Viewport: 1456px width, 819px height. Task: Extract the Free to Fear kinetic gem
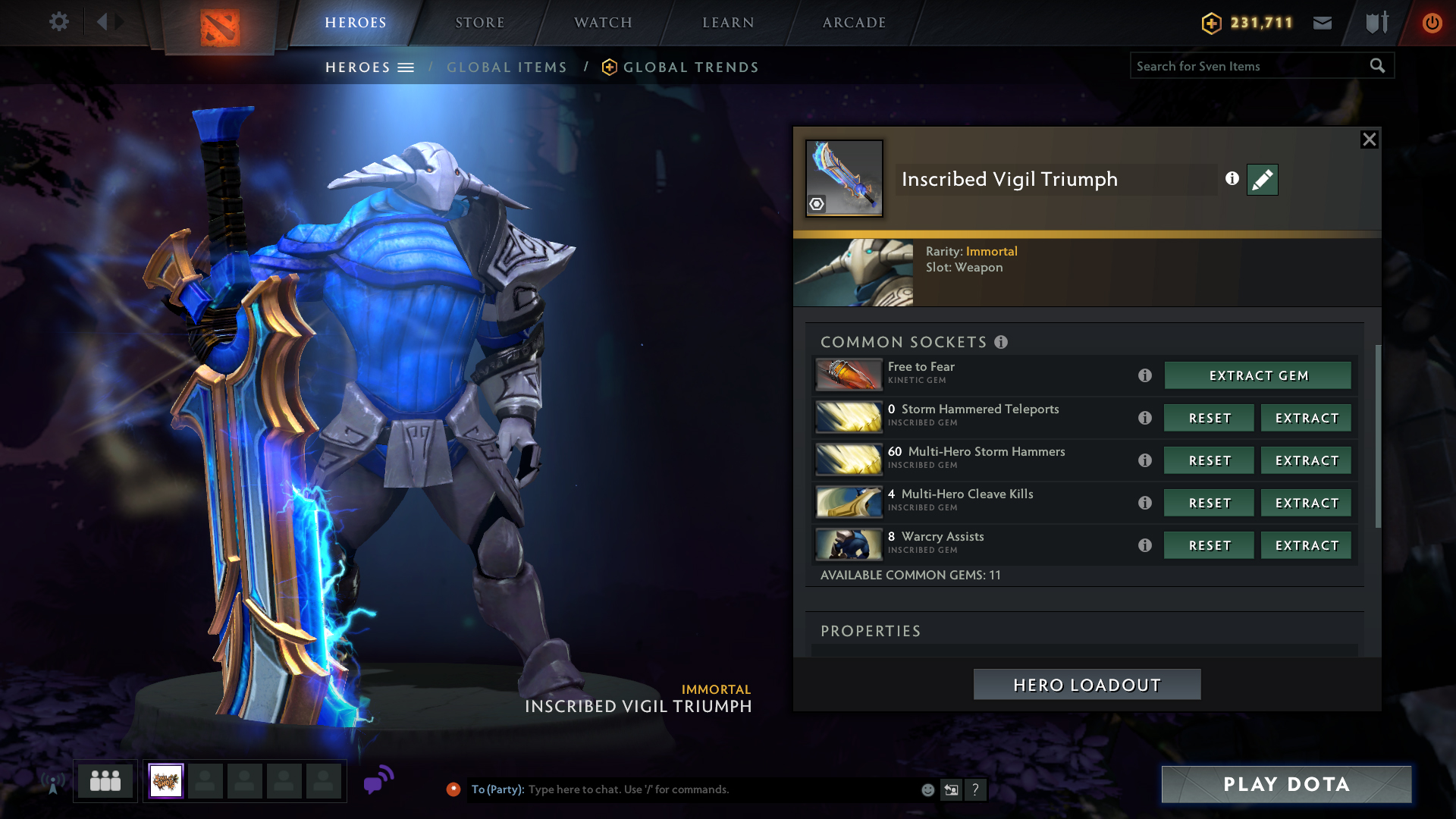[1257, 375]
